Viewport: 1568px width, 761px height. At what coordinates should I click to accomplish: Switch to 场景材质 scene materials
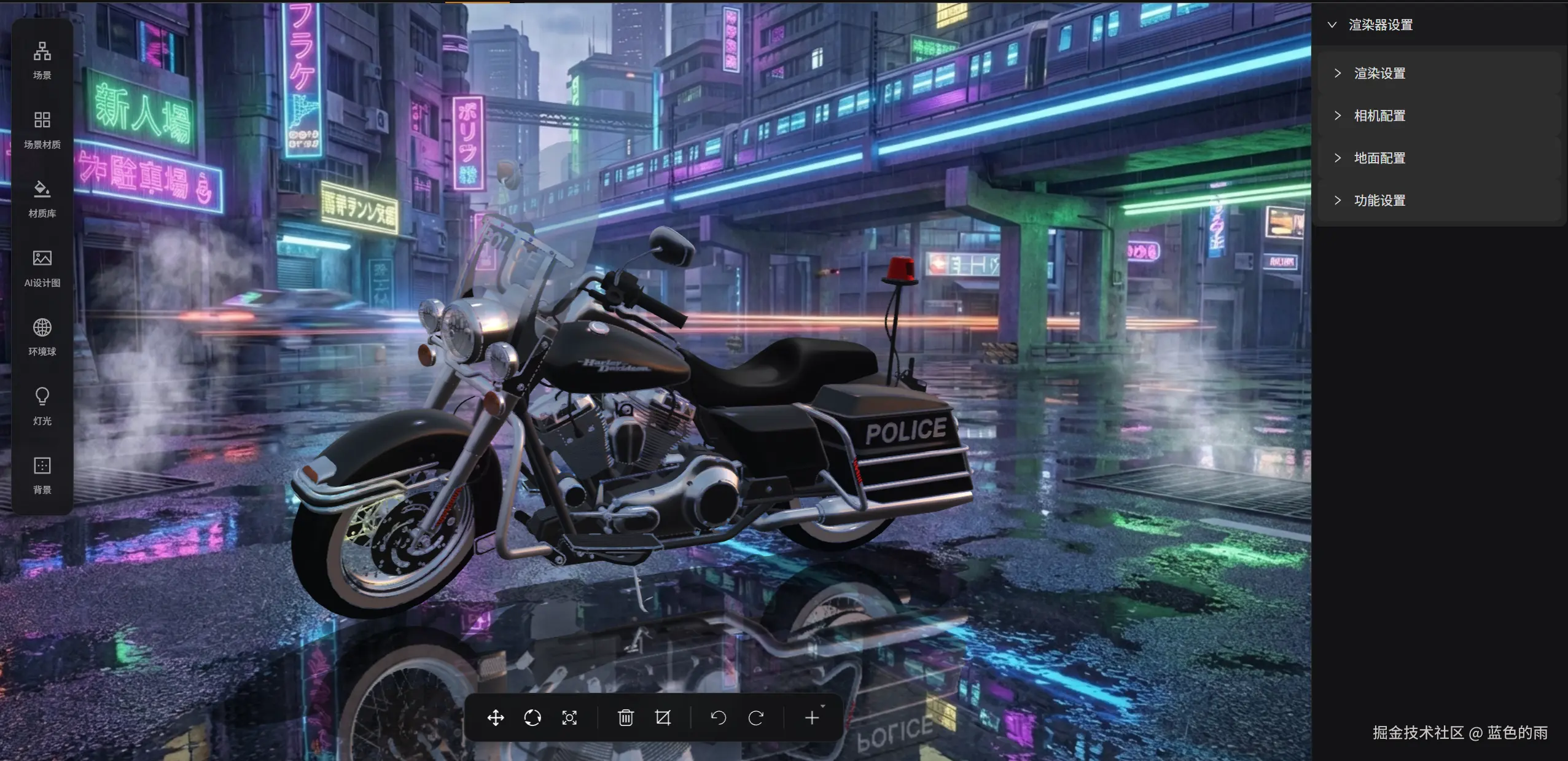[42, 129]
